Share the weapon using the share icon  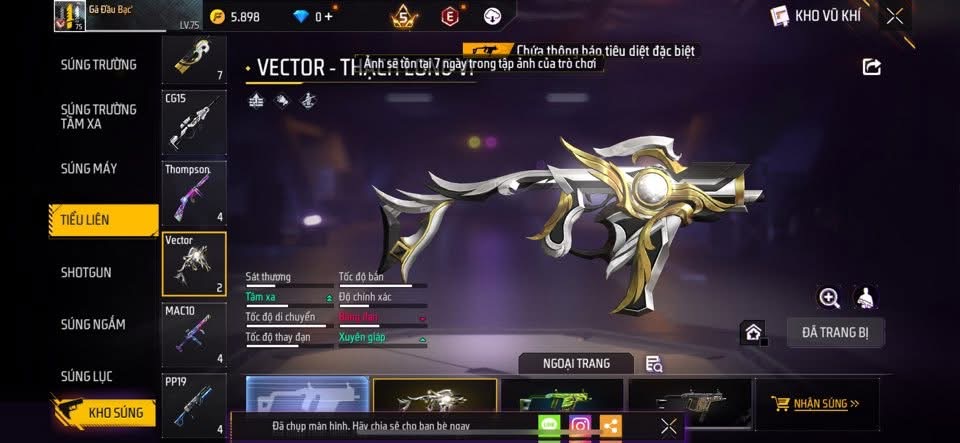pos(871,67)
